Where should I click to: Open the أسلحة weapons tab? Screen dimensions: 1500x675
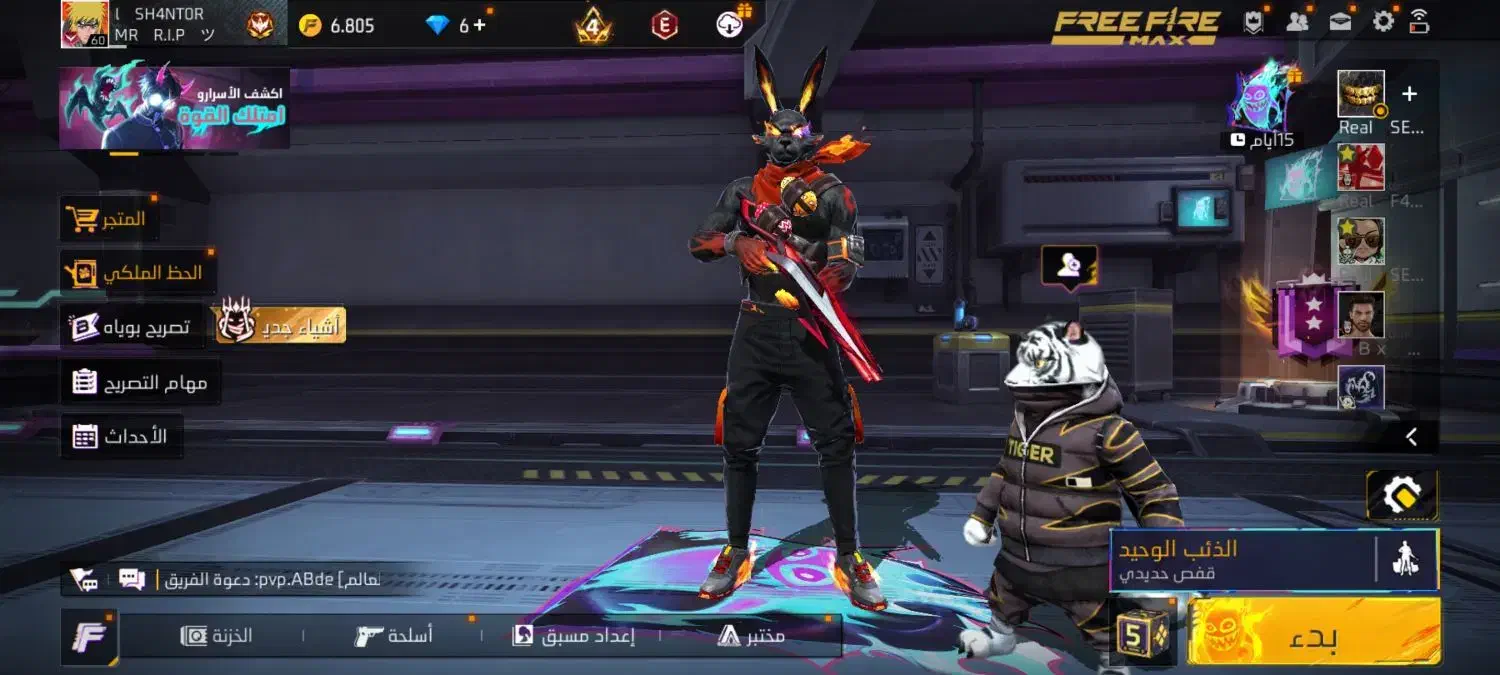(394, 635)
